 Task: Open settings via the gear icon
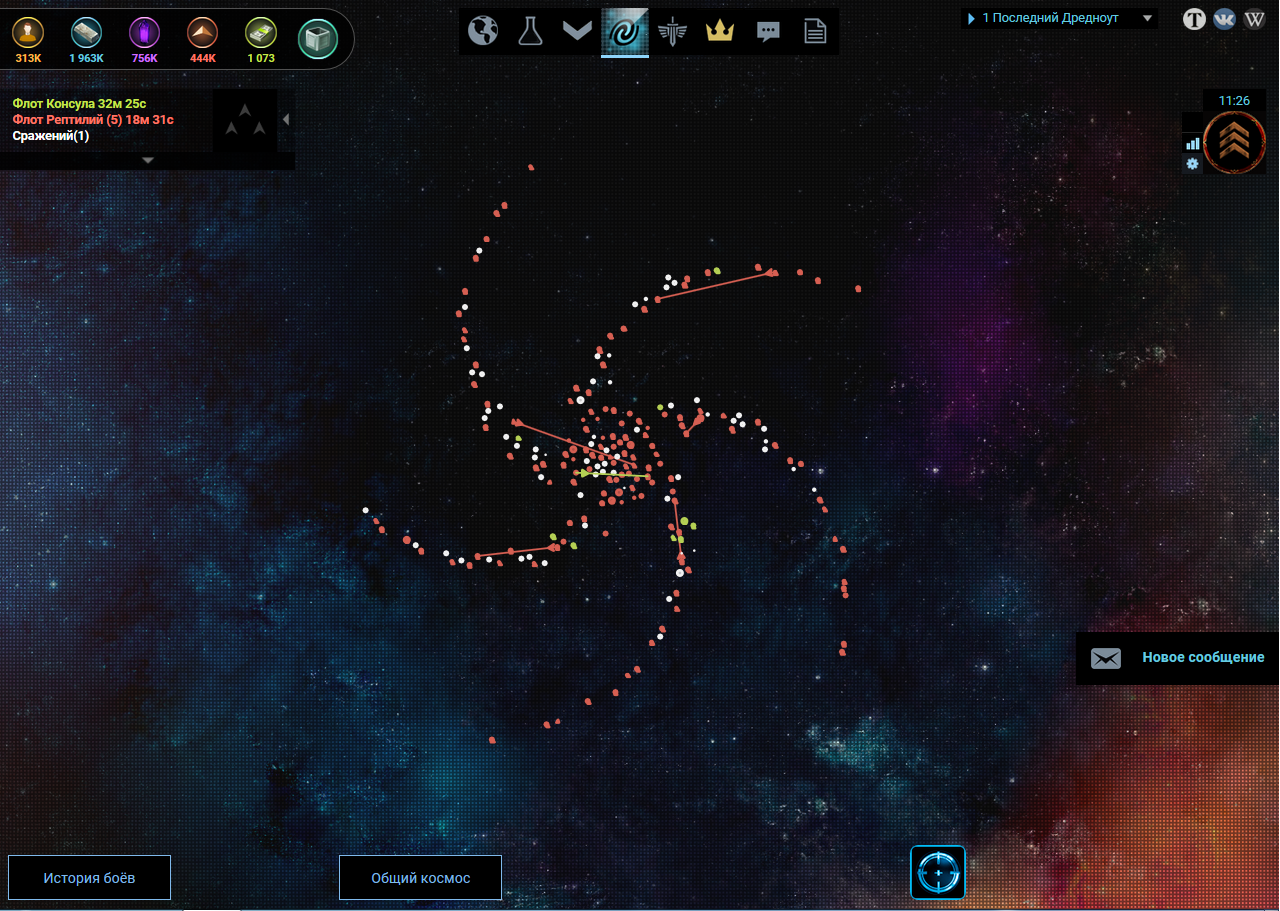pyautogui.click(x=1192, y=163)
